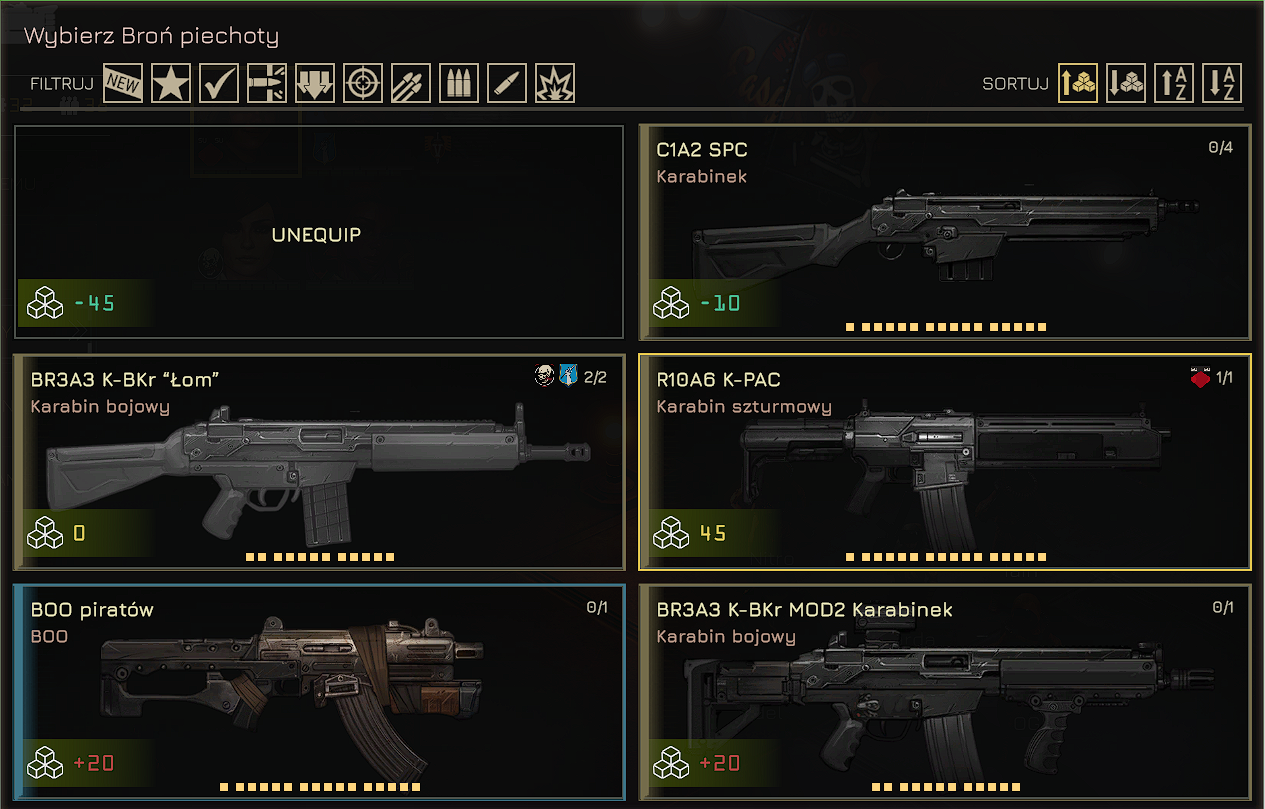Enable the bullet impact filter
The image size is (1265, 809).
tap(267, 84)
